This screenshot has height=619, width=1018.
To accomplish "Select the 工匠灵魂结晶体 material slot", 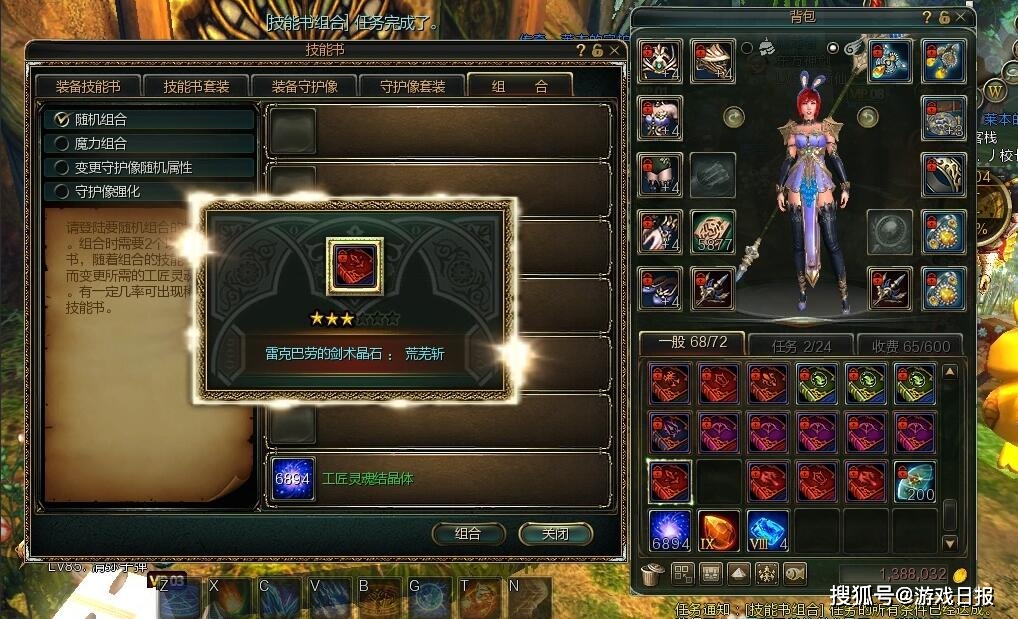I will click(294, 479).
